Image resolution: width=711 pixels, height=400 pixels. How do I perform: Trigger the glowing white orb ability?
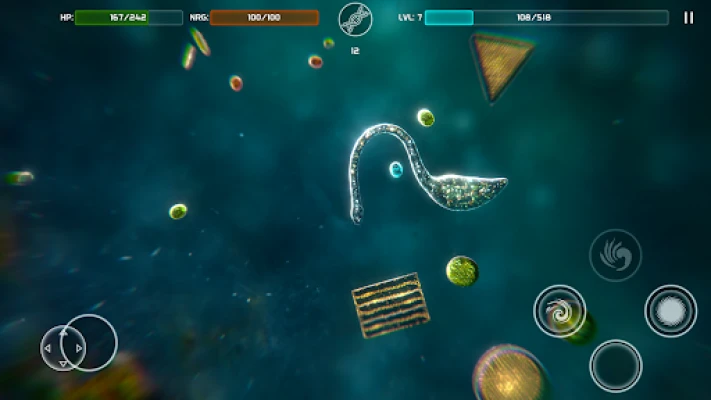click(x=670, y=310)
